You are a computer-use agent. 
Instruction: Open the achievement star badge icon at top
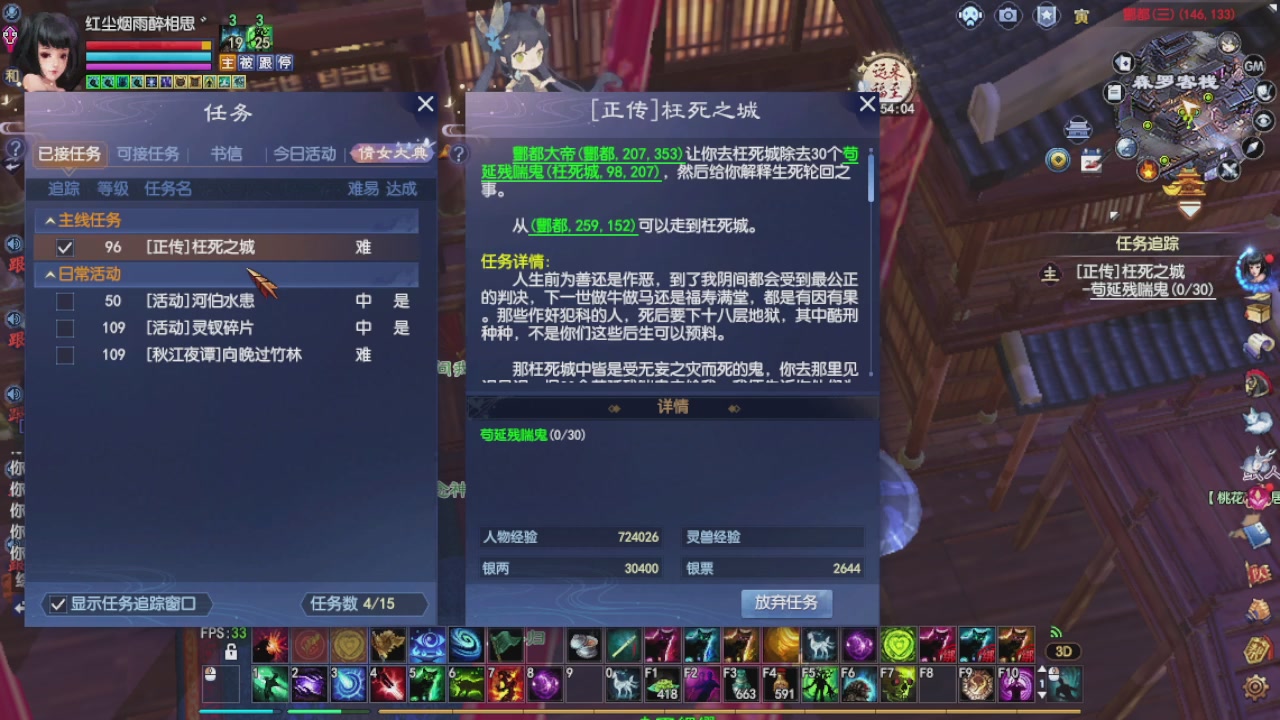coord(1047,14)
